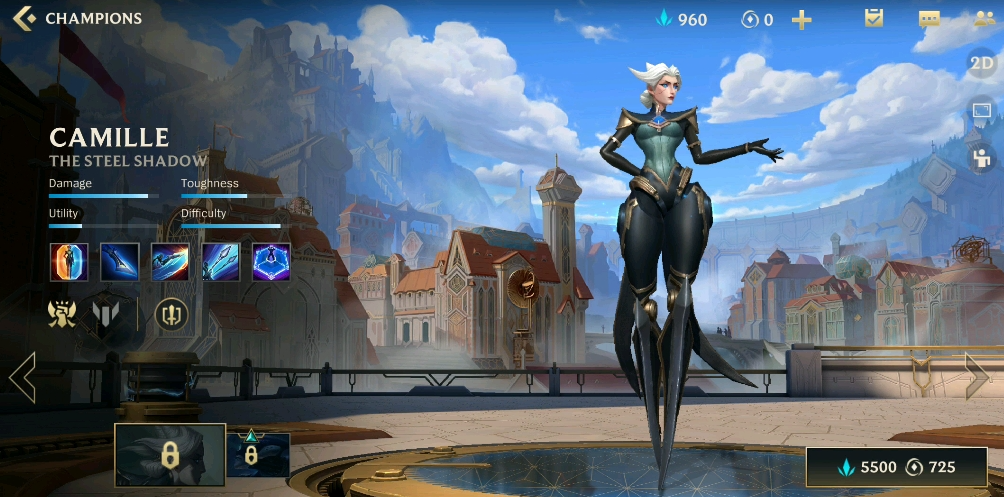The image size is (1004, 497).
Task: Show the previous champion with the left arrow
Action: [22, 377]
